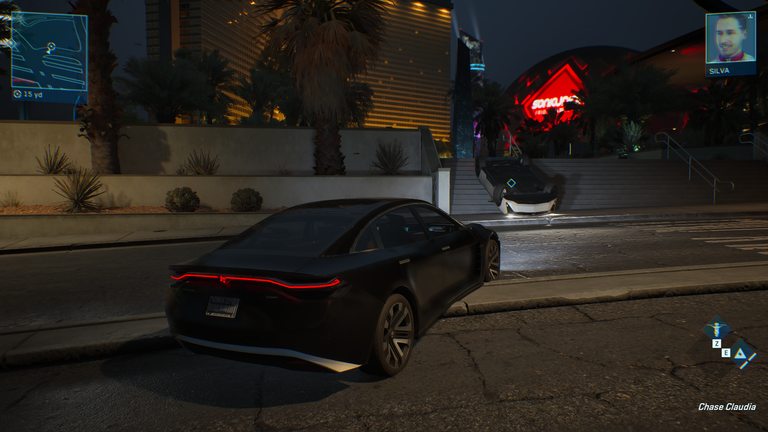768x432 pixels.
Task: Open the minimap
Action: (x=49, y=51)
